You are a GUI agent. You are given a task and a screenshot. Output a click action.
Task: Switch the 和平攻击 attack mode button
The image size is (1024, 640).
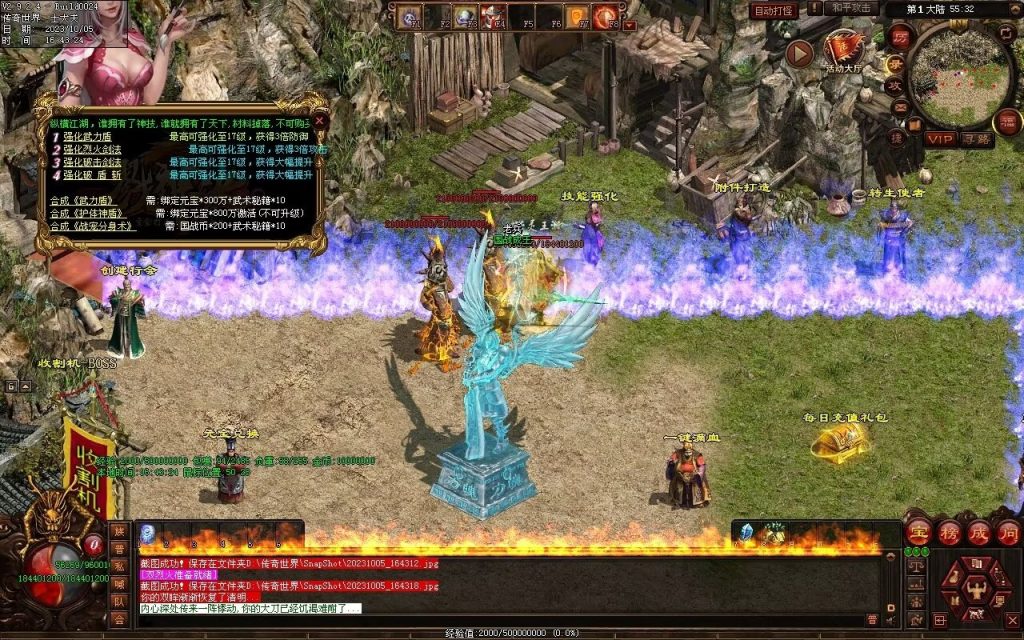[853, 9]
